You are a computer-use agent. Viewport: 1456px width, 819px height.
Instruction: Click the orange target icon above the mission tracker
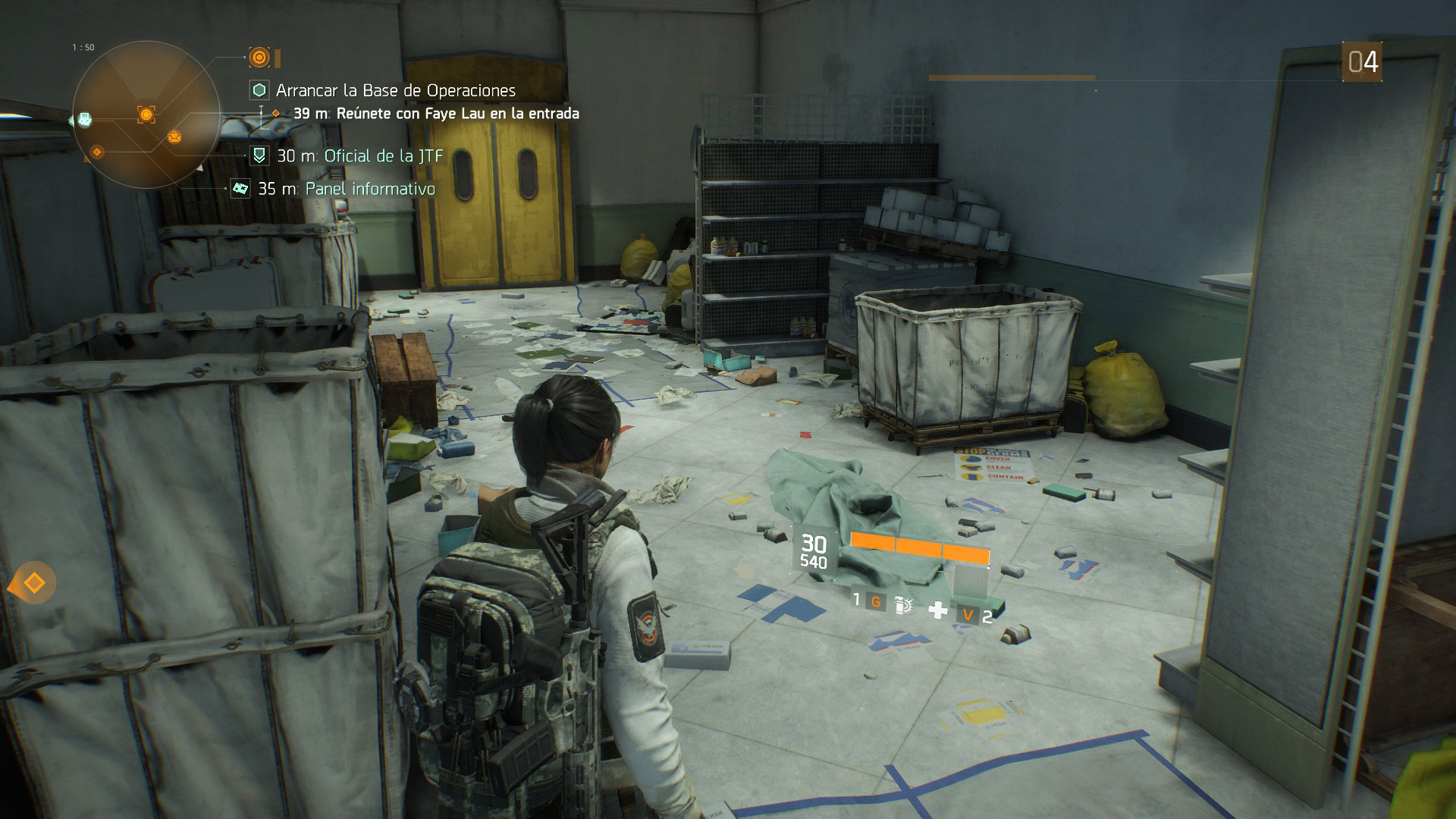pyautogui.click(x=259, y=57)
